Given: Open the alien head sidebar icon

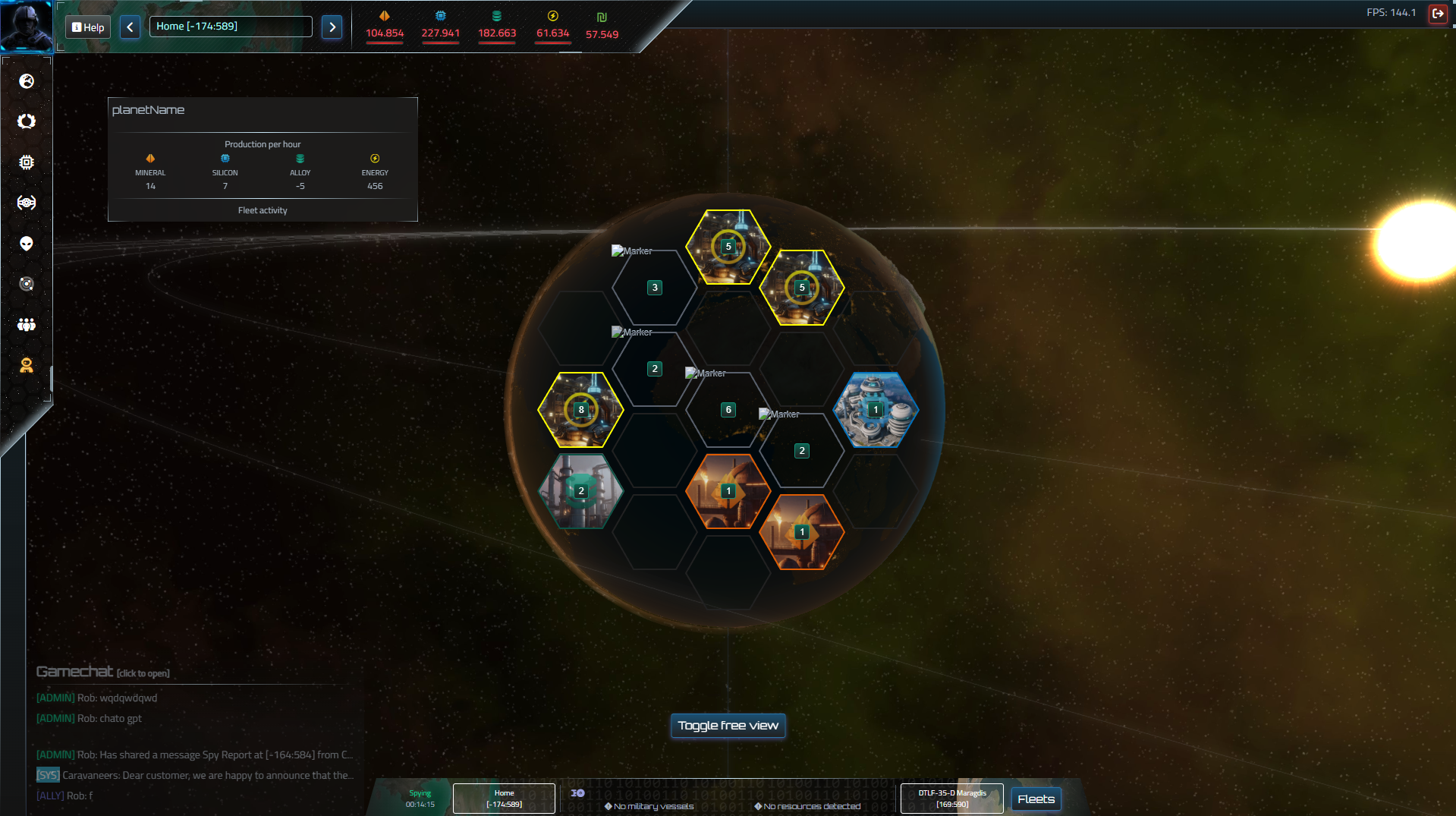Looking at the screenshot, I should [27, 244].
